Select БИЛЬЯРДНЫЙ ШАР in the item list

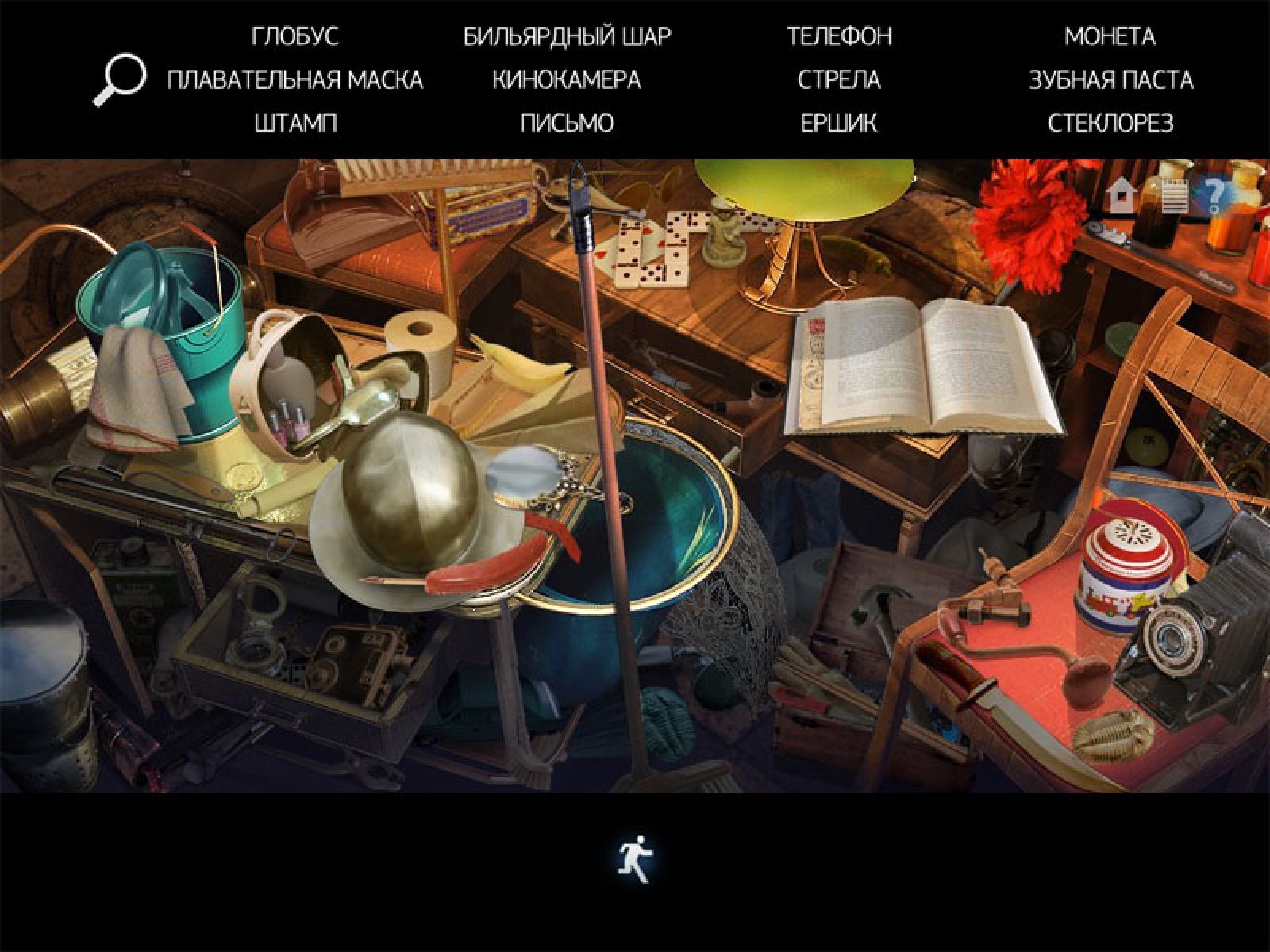point(567,36)
